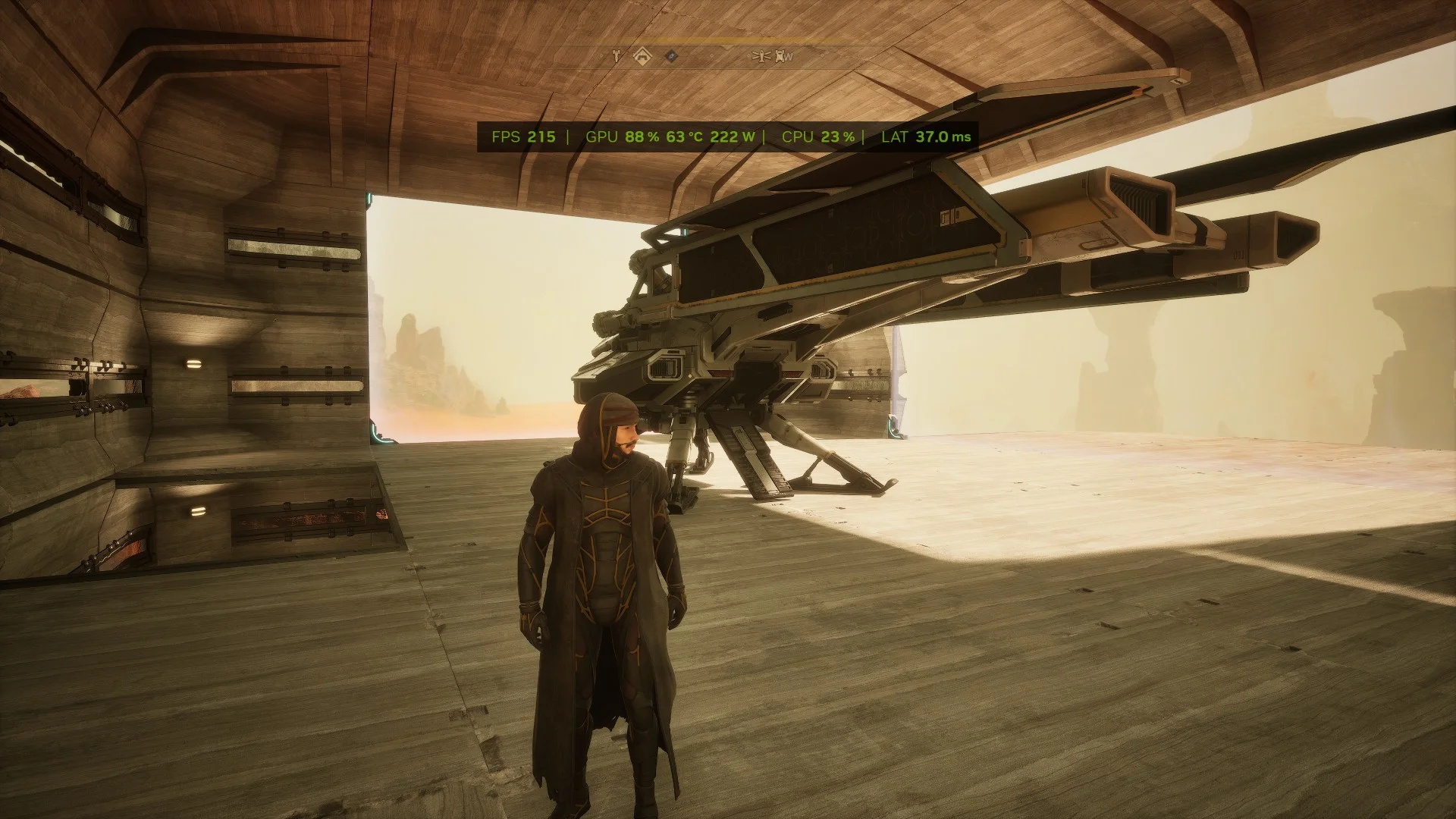Select the base home marker on the compass
This screenshot has height=819, width=1456.
pyautogui.click(x=642, y=55)
